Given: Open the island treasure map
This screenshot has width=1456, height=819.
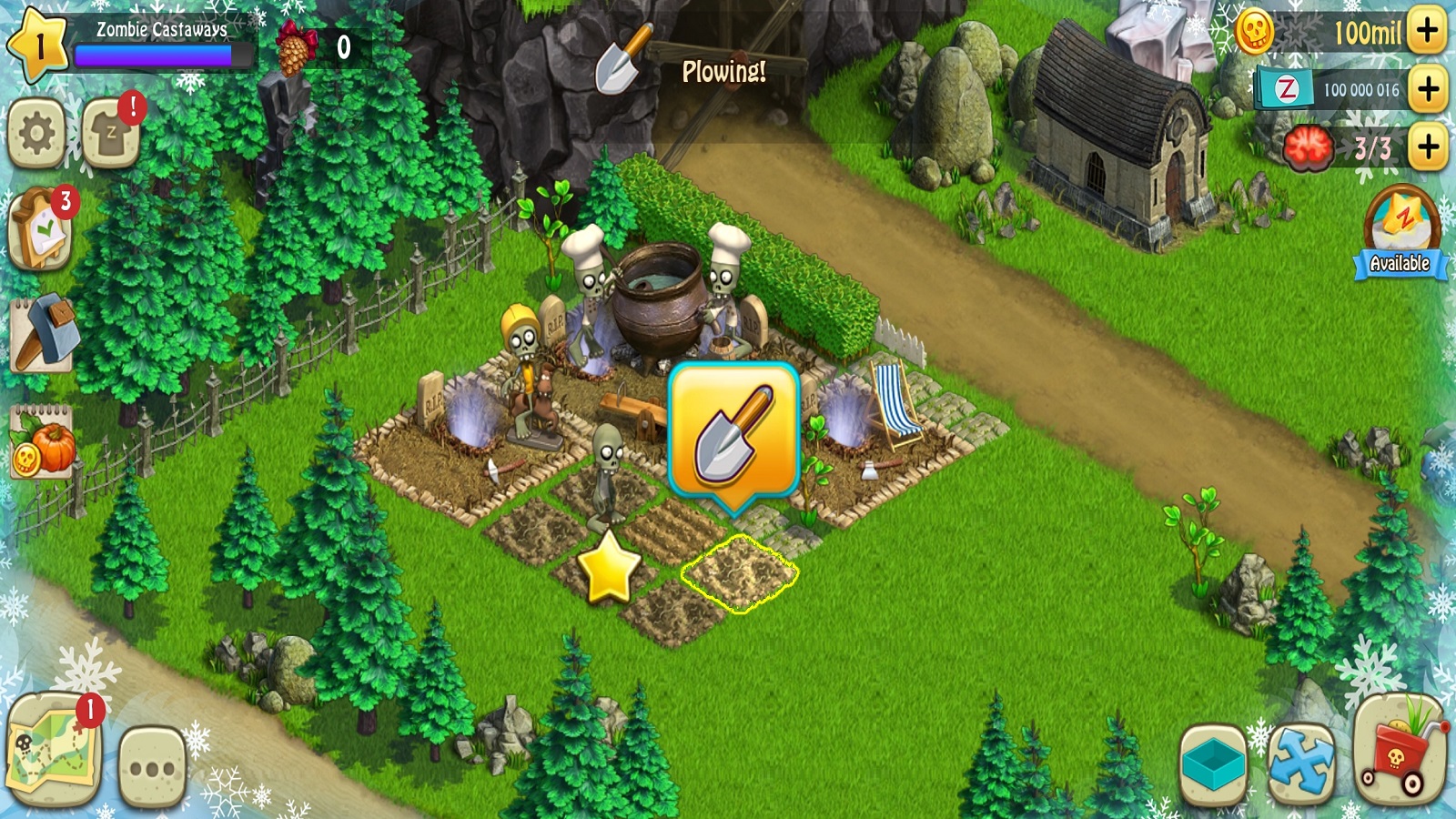Looking at the screenshot, I should 53,751.
